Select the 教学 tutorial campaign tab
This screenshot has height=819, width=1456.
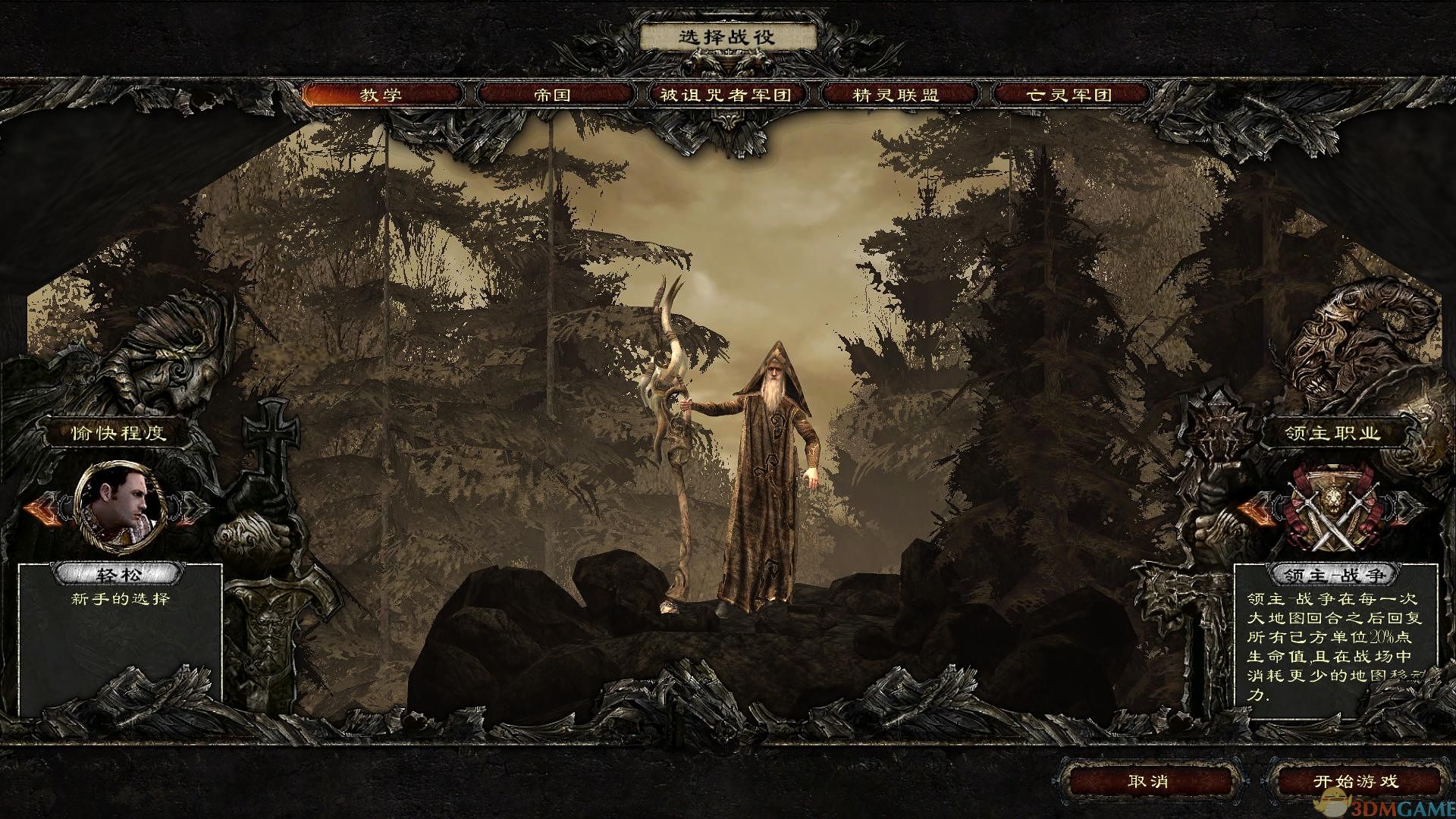click(381, 95)
